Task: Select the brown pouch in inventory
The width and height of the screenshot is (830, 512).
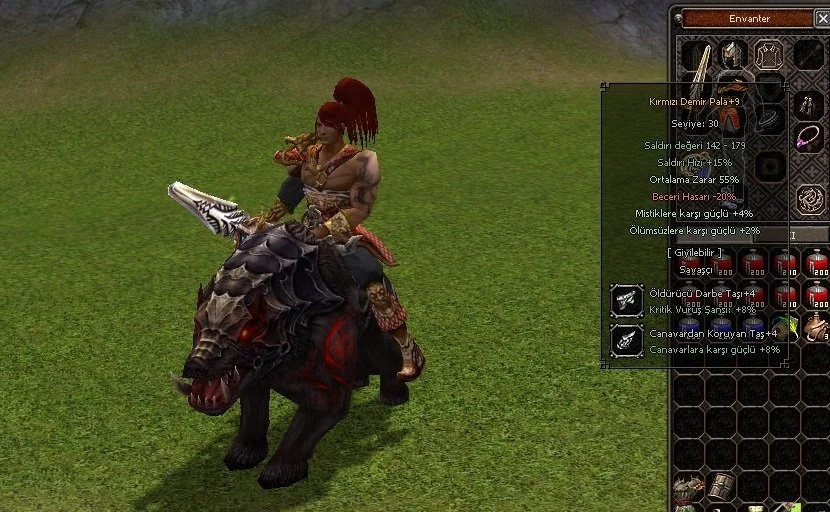Action: coord(816,326)
